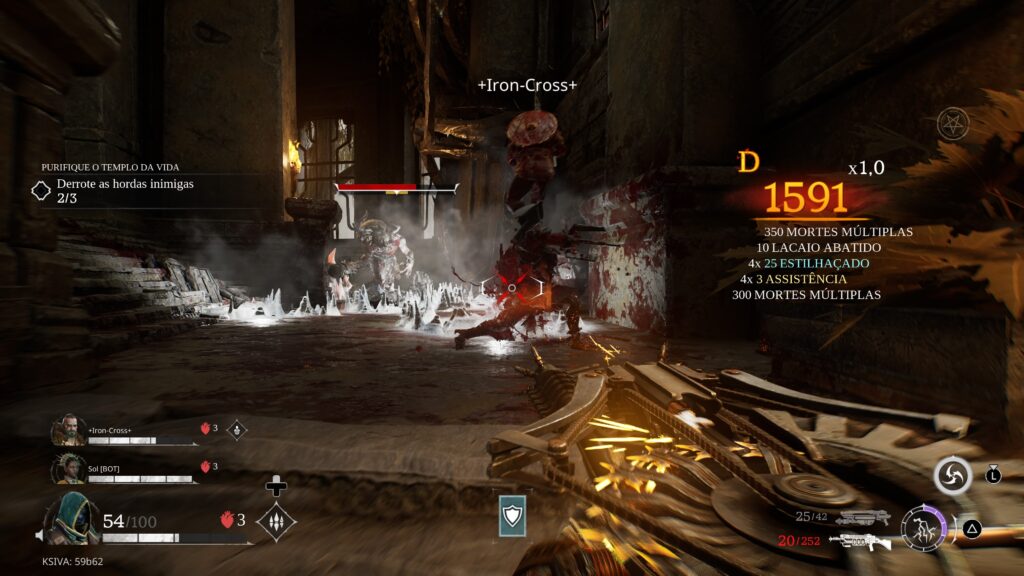Screen dimensions: 1024x576
Task: Select the Sol [BOT] teammate portrait
Action: (68, 468)
